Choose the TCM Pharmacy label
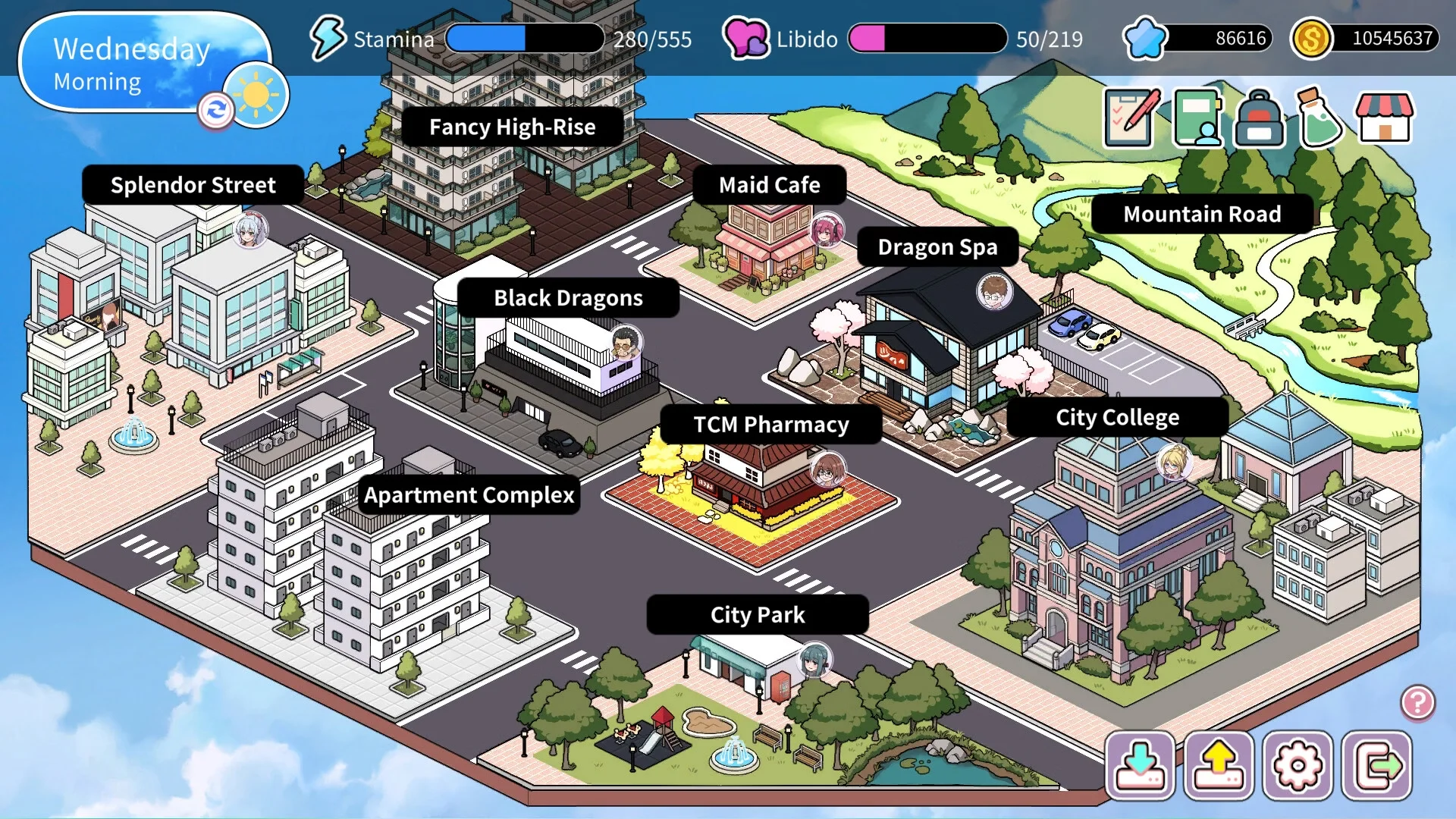1456x819 pixels. (770, 425)
